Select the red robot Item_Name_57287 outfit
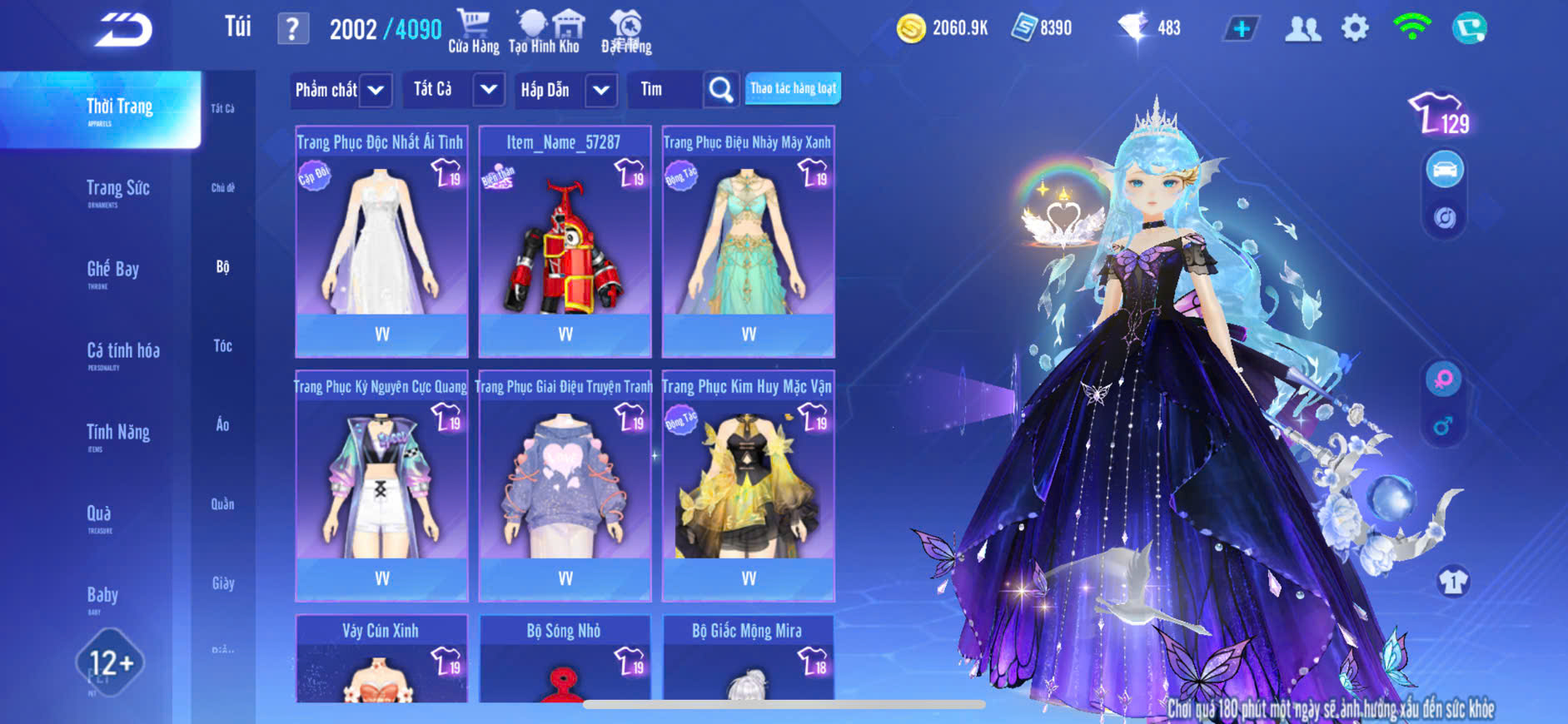The height and width of the screenshot is (724, 1568). pos(565,241)
